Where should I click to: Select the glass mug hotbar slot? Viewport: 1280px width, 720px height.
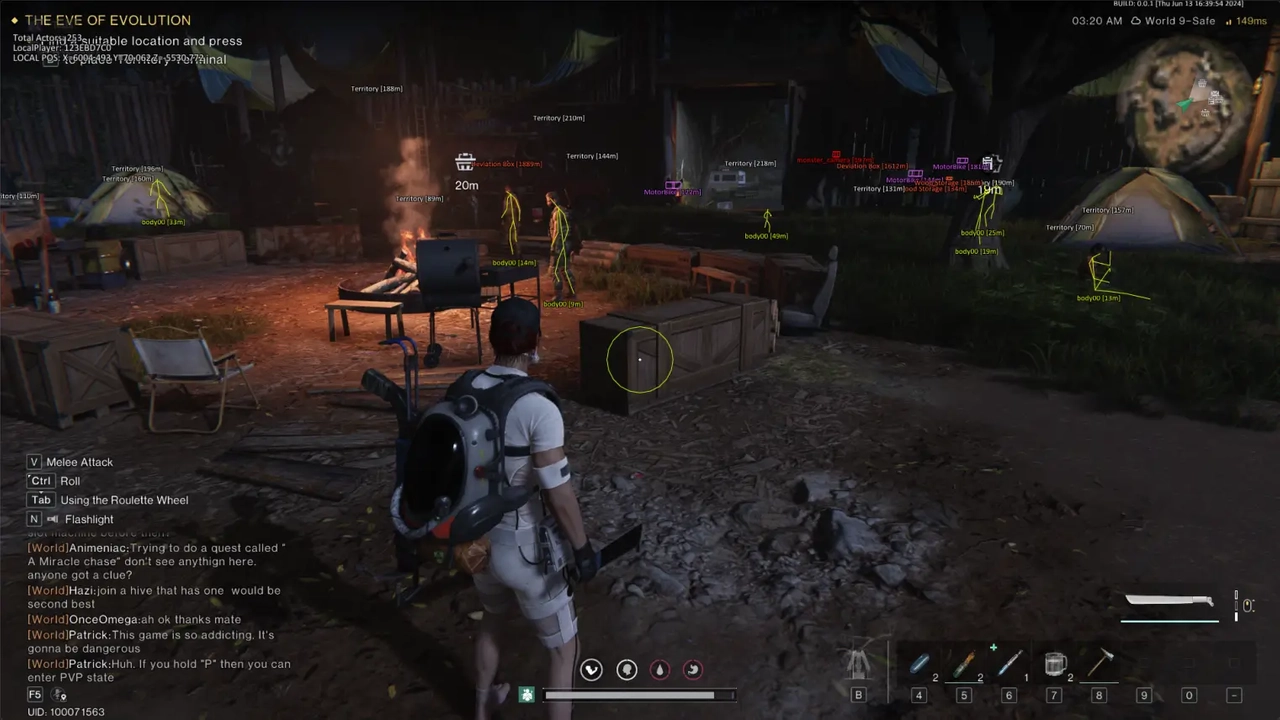(1054, 664)
